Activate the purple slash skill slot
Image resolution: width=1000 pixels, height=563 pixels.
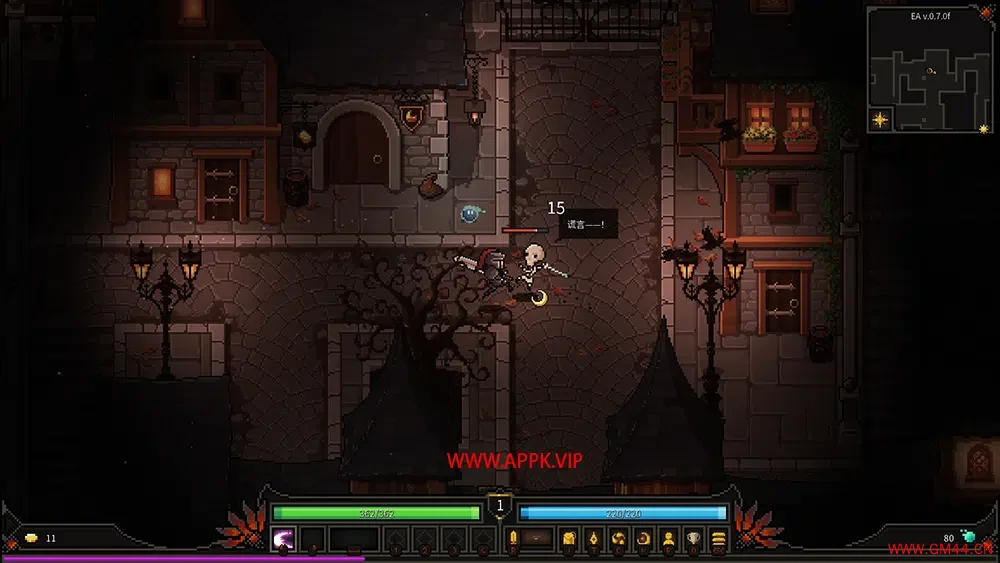pyautogui.click(x=284, y=540)
